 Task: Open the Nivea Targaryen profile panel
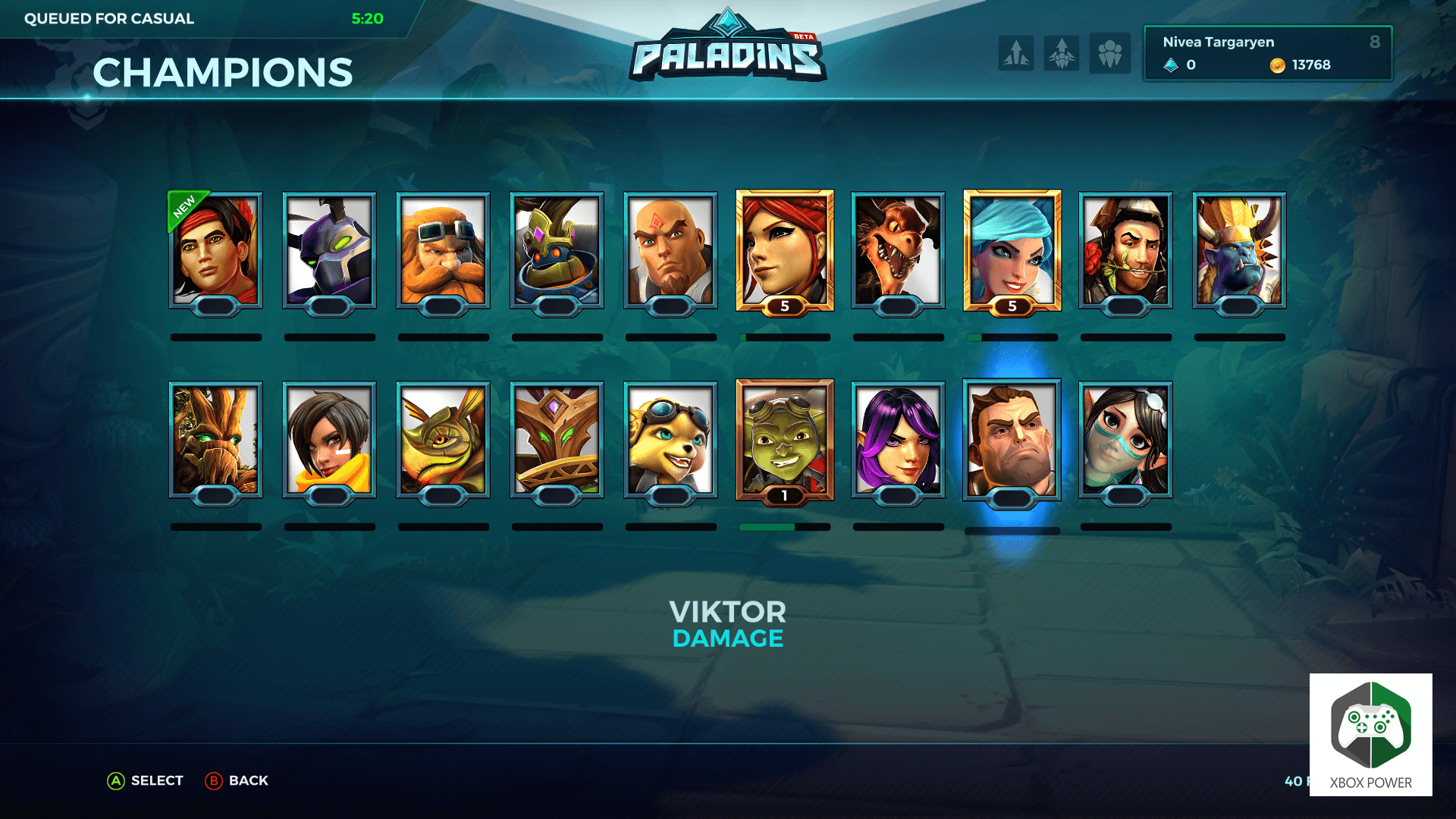1267,53
